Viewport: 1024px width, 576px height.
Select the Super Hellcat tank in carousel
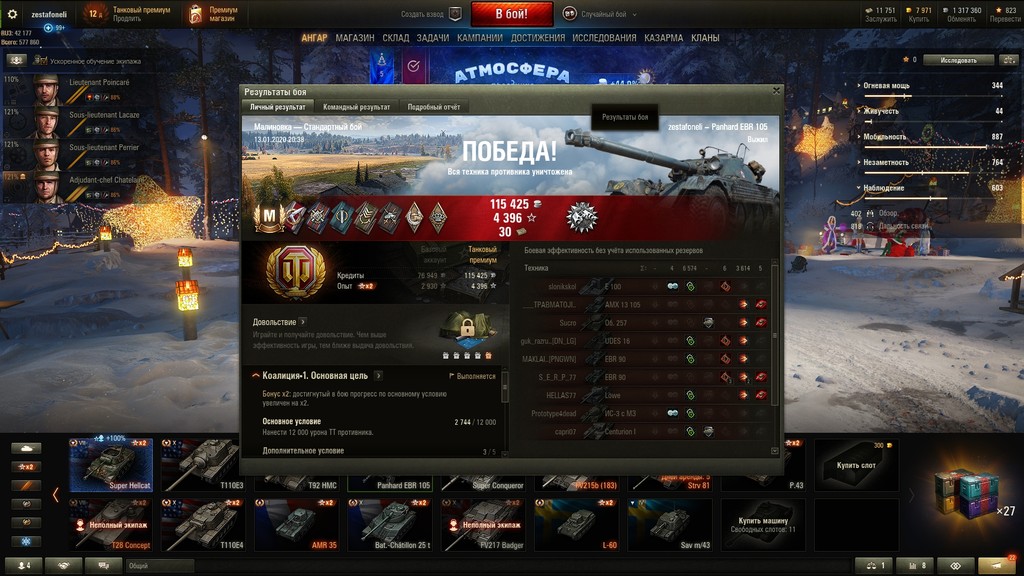pos(111,465)
